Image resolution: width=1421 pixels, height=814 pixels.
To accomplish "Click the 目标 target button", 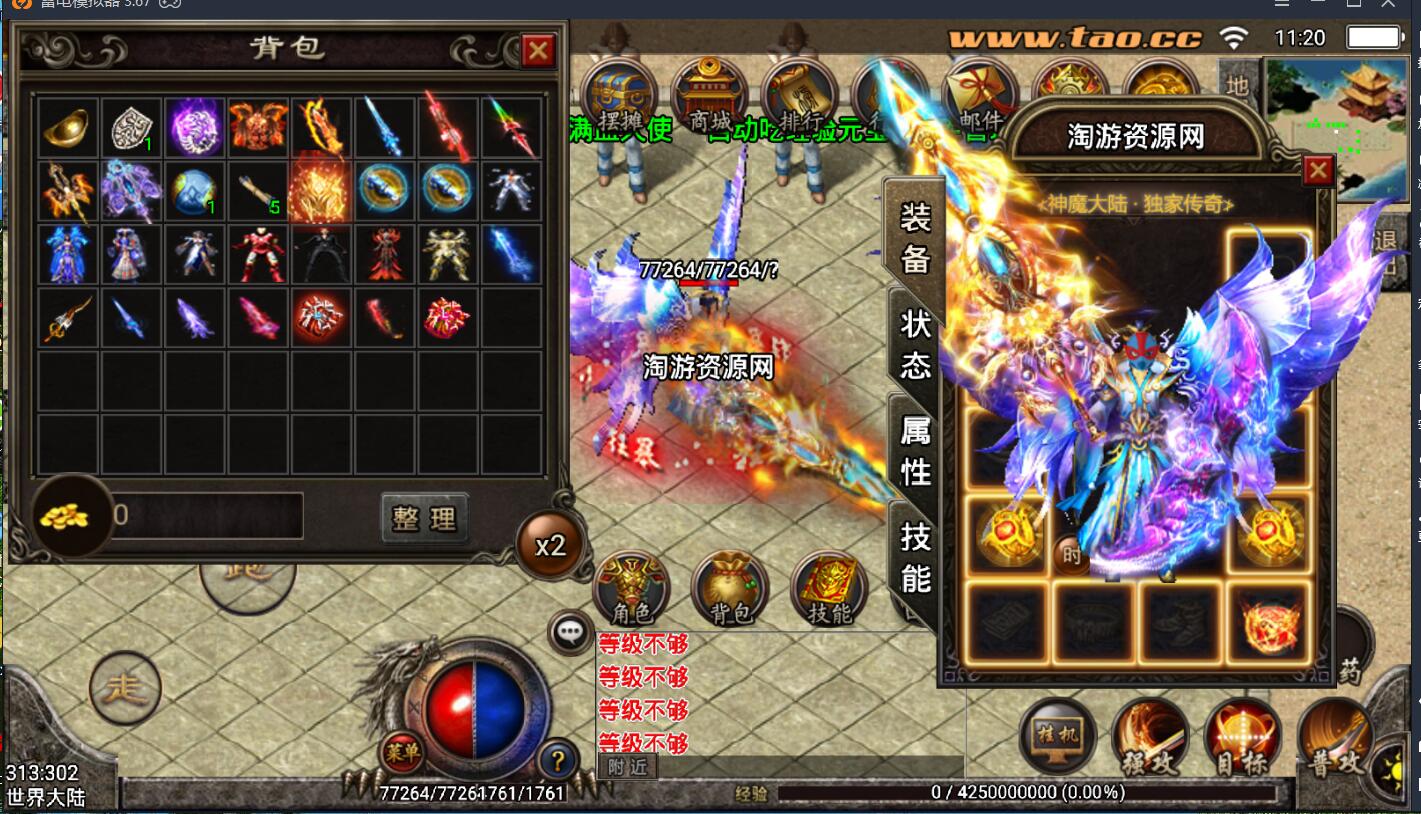I will 1241,738.
